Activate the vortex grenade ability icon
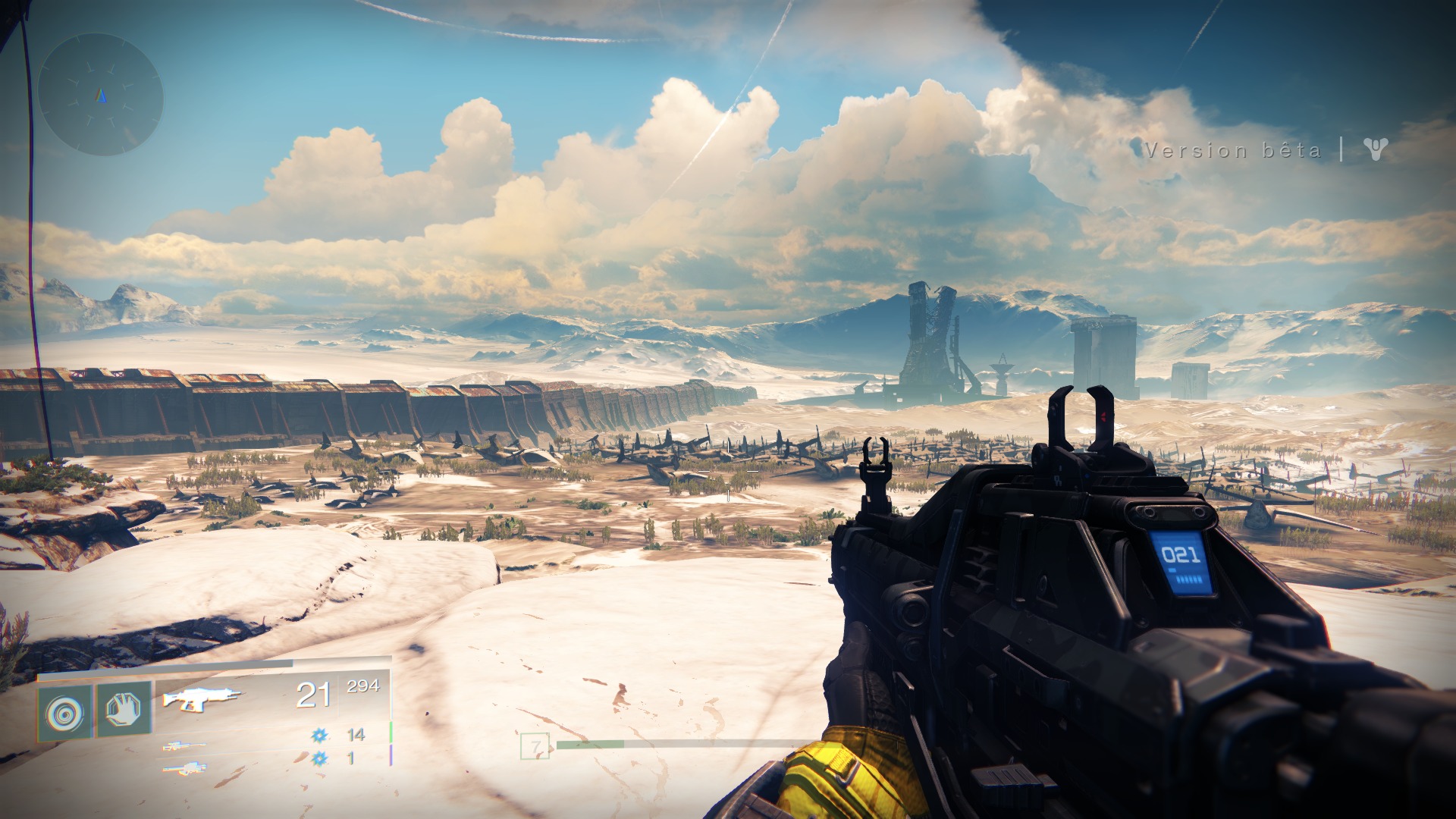Viewport: 1456px width, 819px height. [64, 714]
